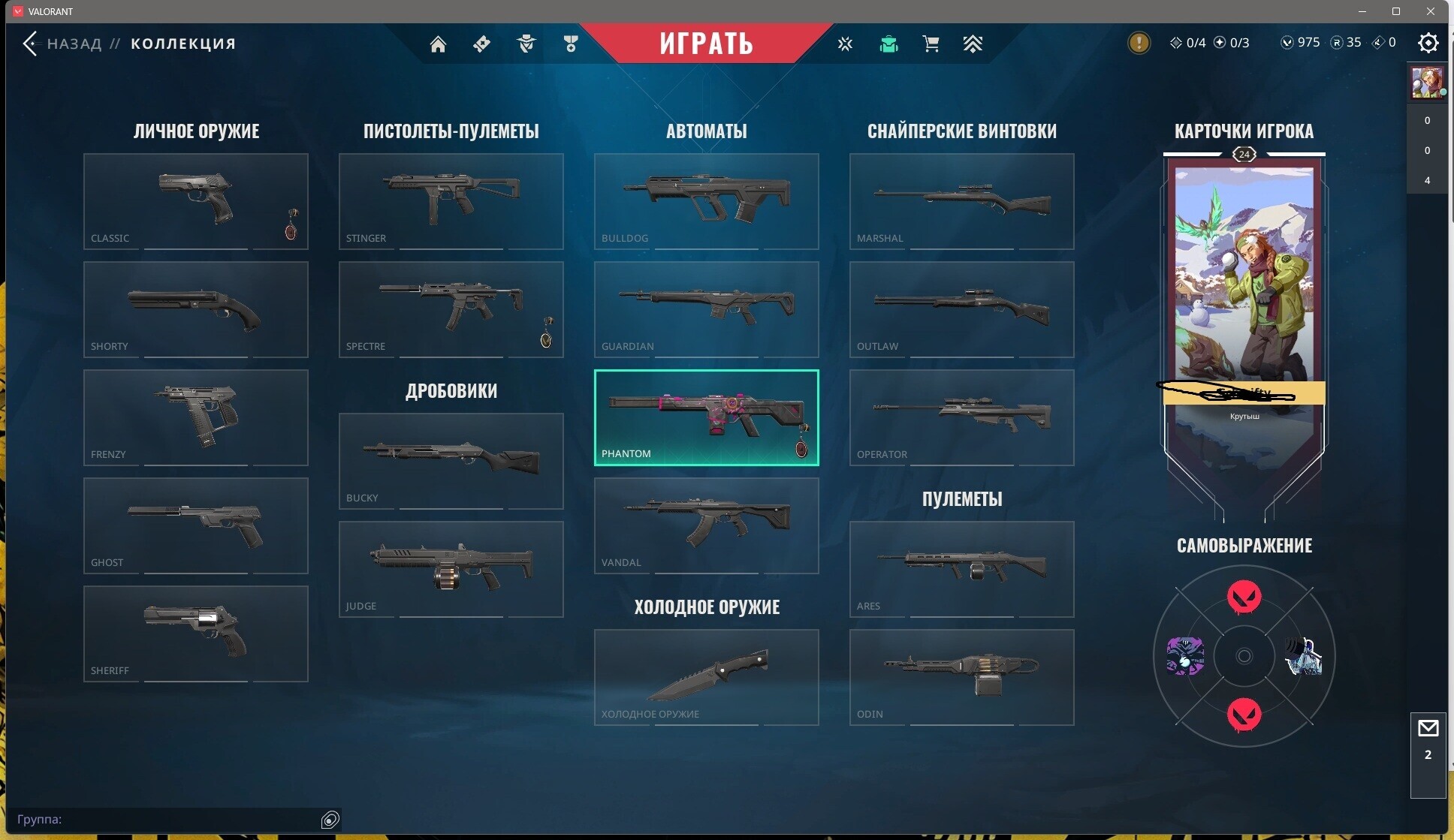Screen dimensions: 1454x840
Task: Choose the Sheriff revolver slot
Action: [195, 634]
